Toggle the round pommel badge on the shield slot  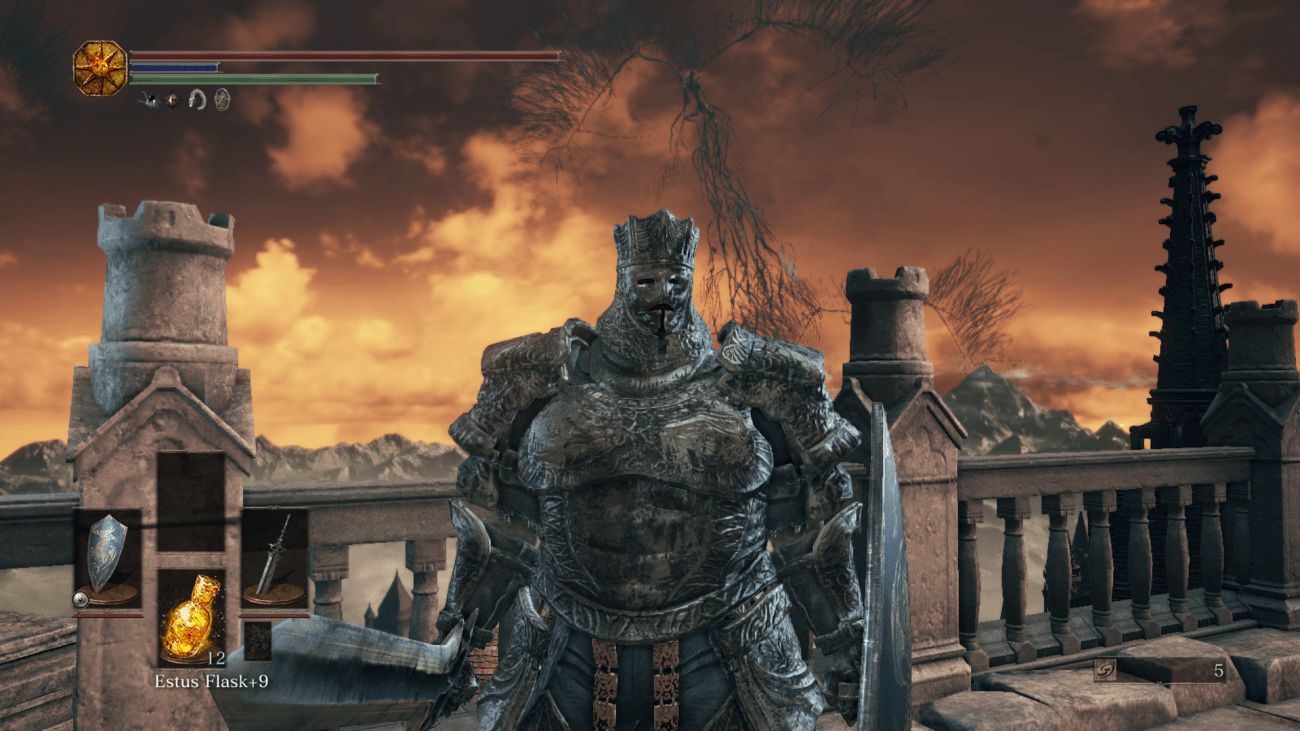click(x=80, y=598)
